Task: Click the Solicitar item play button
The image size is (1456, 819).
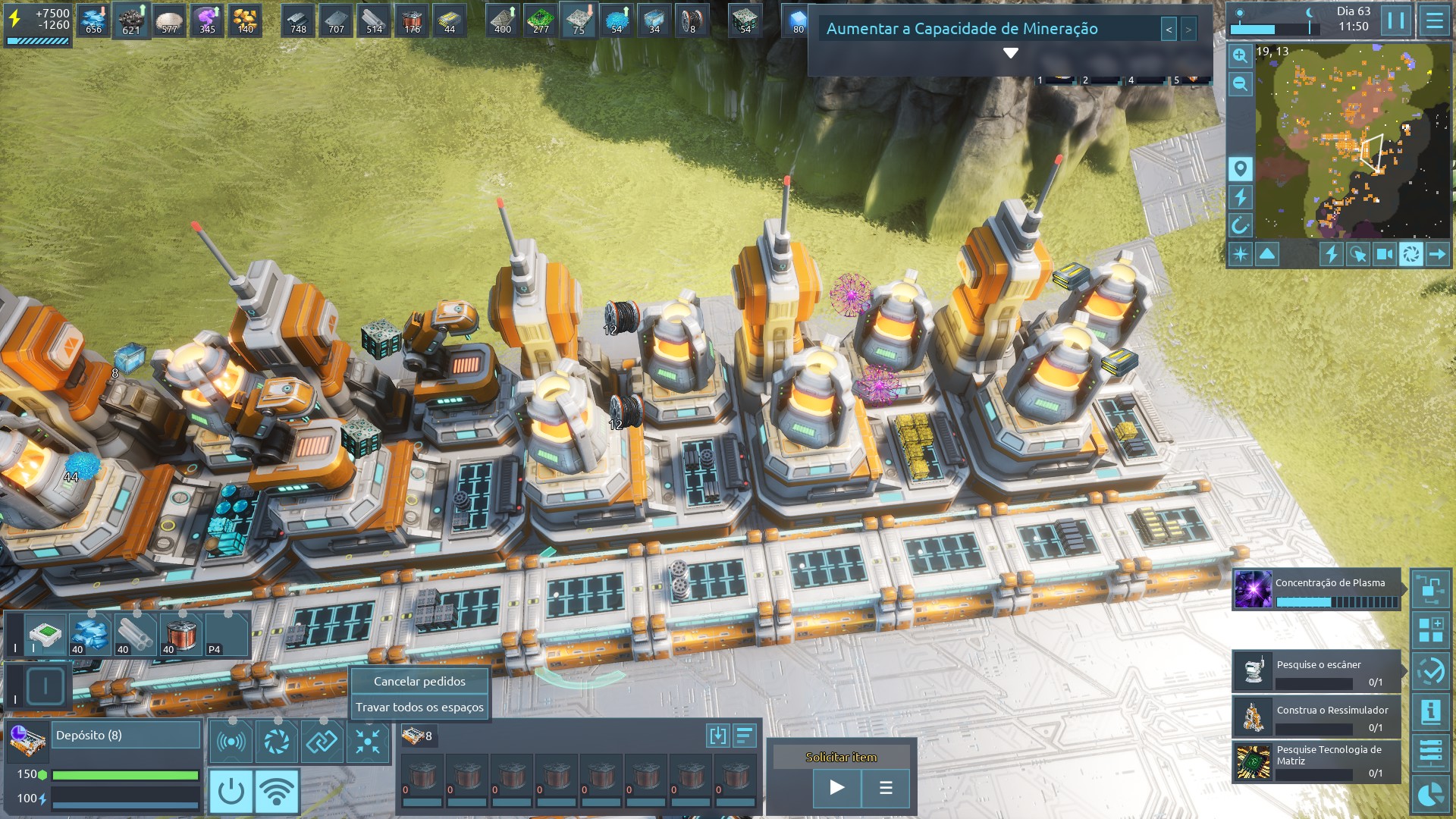Action: (836, 787)
